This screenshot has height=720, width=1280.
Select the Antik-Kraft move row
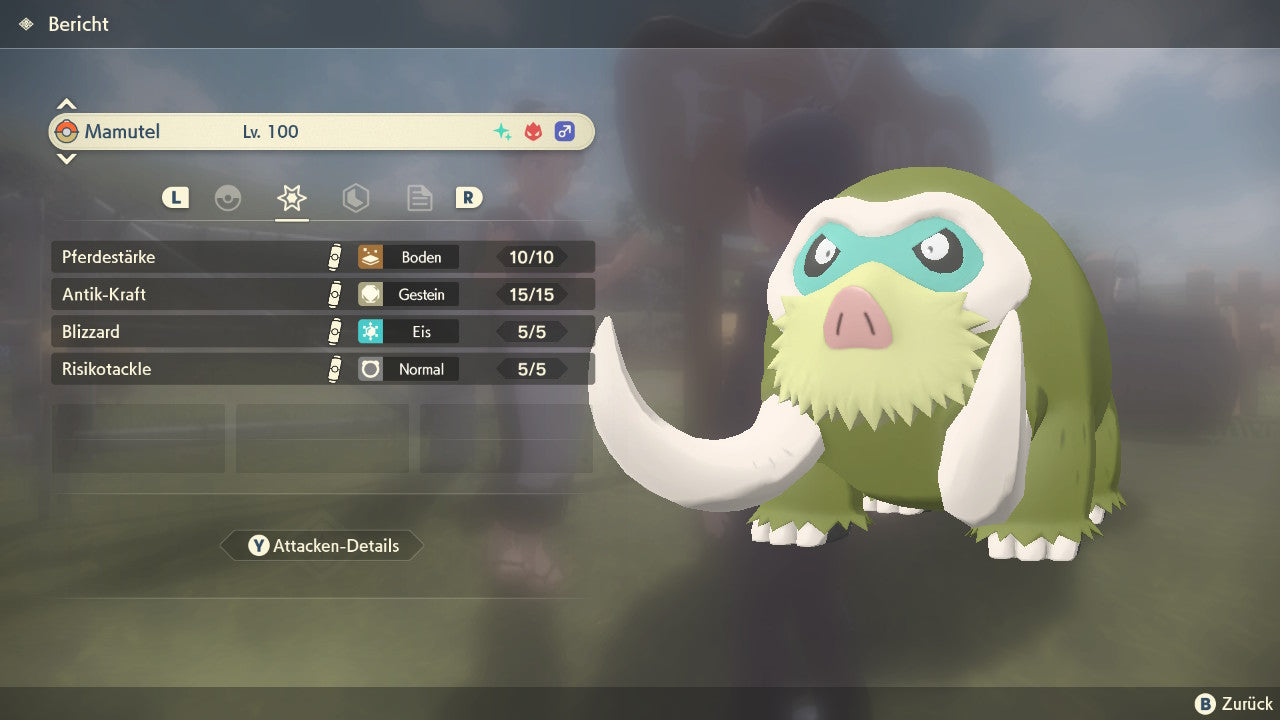pyautogui.click(x=322, y=295)
